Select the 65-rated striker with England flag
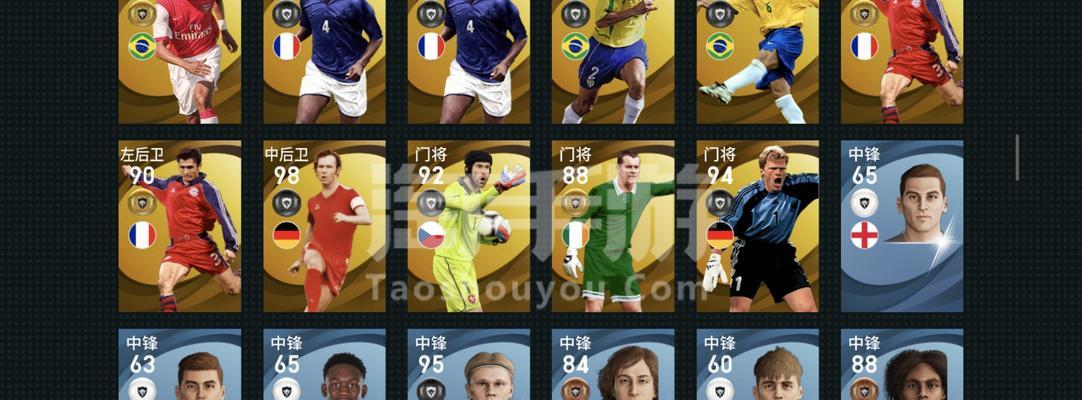Image resolution: width=1082 pixels, height=400 pixels. (902, 226)
